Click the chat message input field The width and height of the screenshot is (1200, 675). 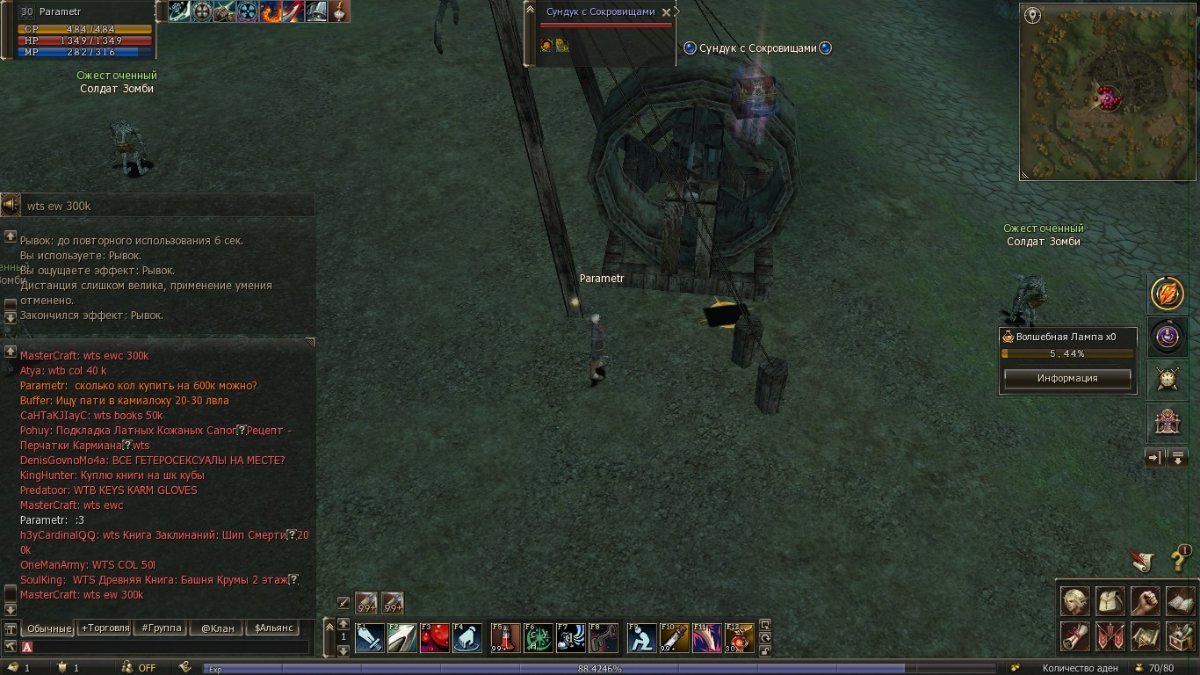(165, 647)
